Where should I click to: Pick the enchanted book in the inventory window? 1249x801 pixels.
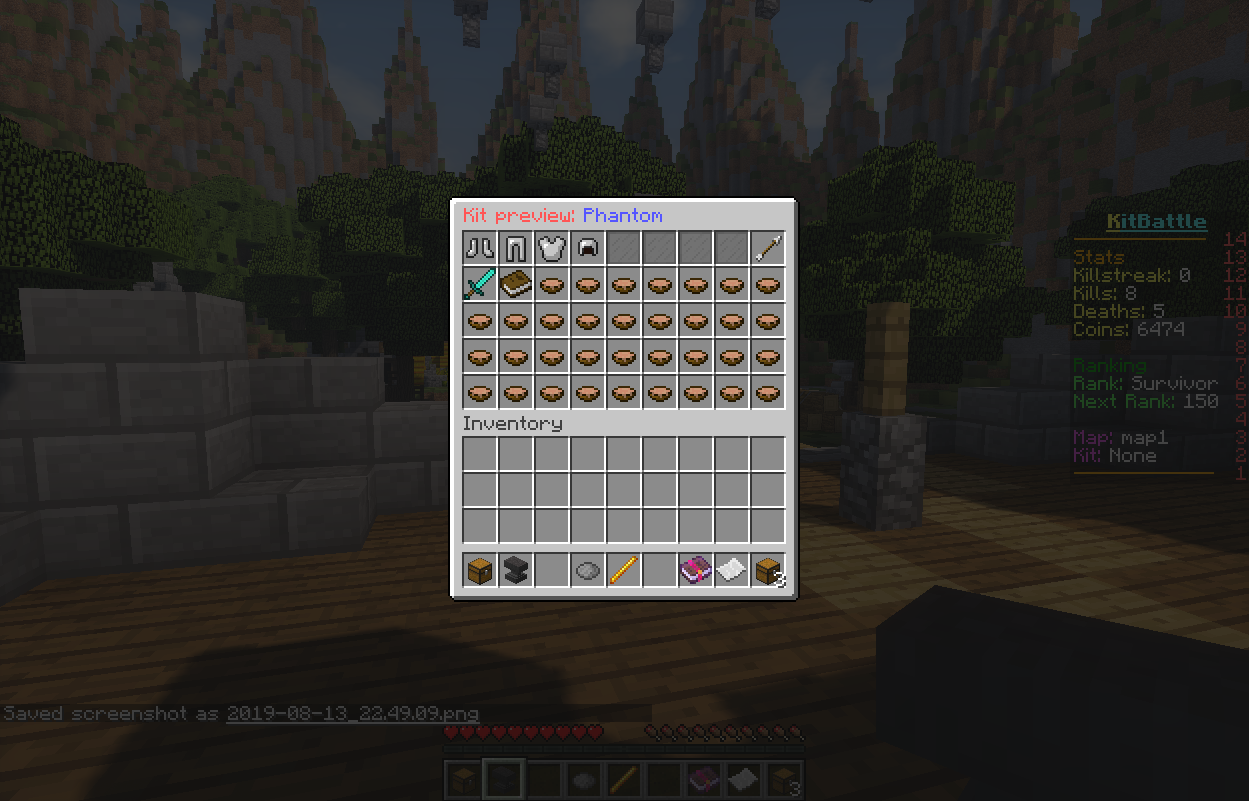696,571
